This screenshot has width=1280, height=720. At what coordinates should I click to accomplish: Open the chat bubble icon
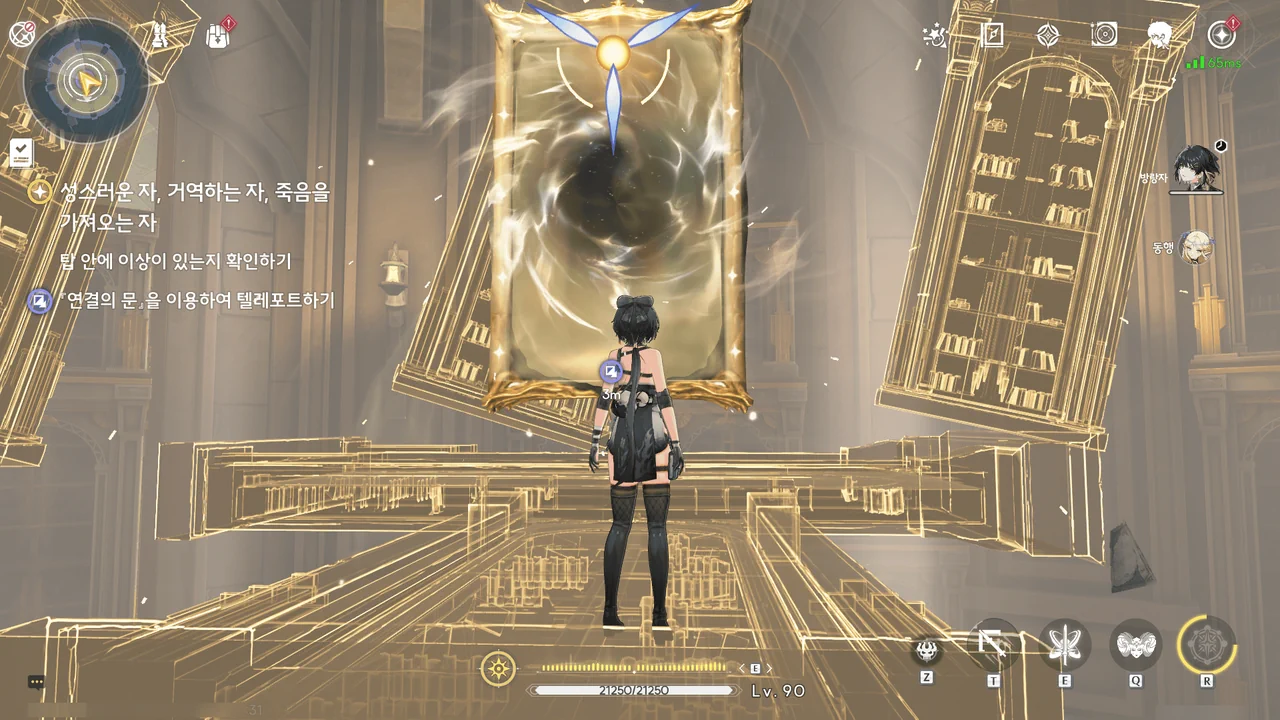click(x=36, y=682)
